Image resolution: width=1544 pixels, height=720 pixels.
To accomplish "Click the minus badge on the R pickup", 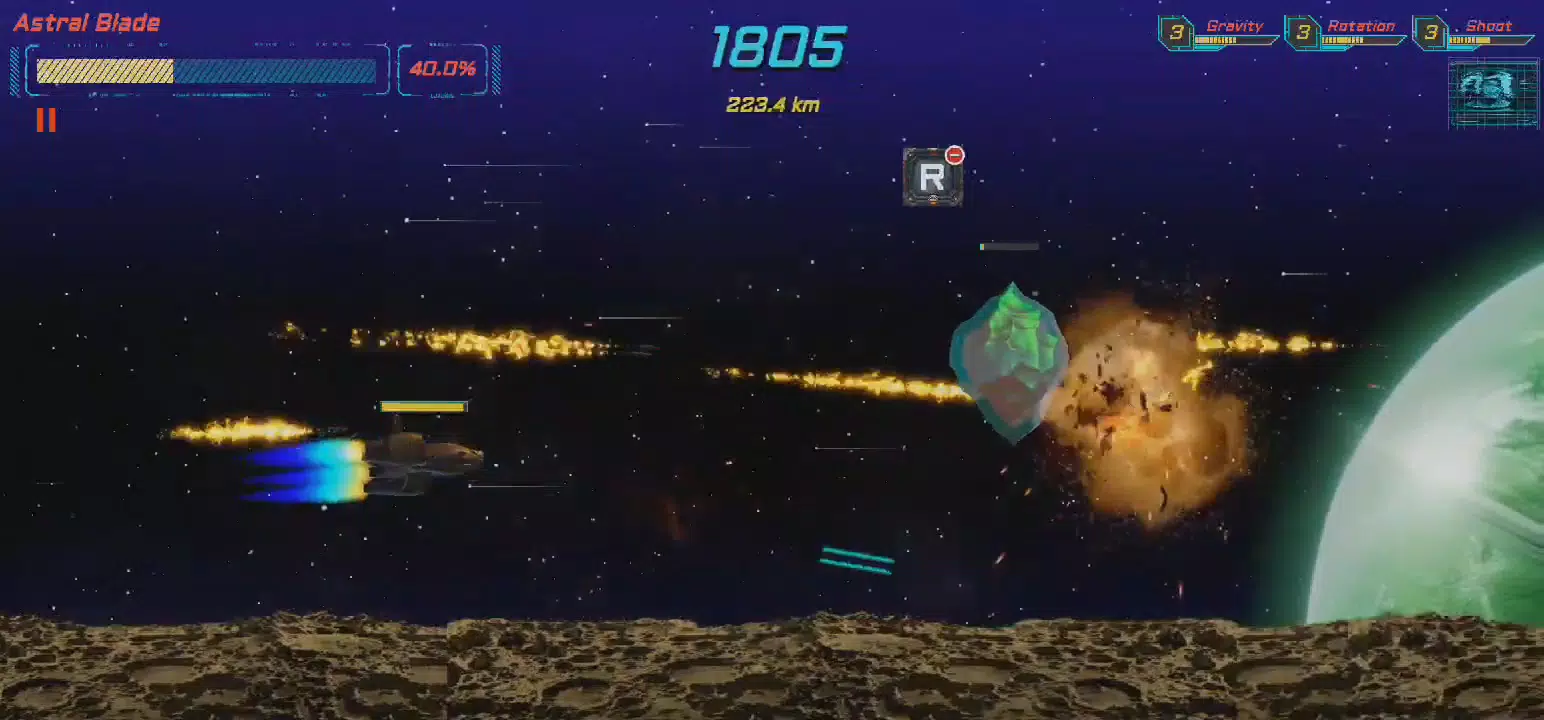I will click(955, 153).
